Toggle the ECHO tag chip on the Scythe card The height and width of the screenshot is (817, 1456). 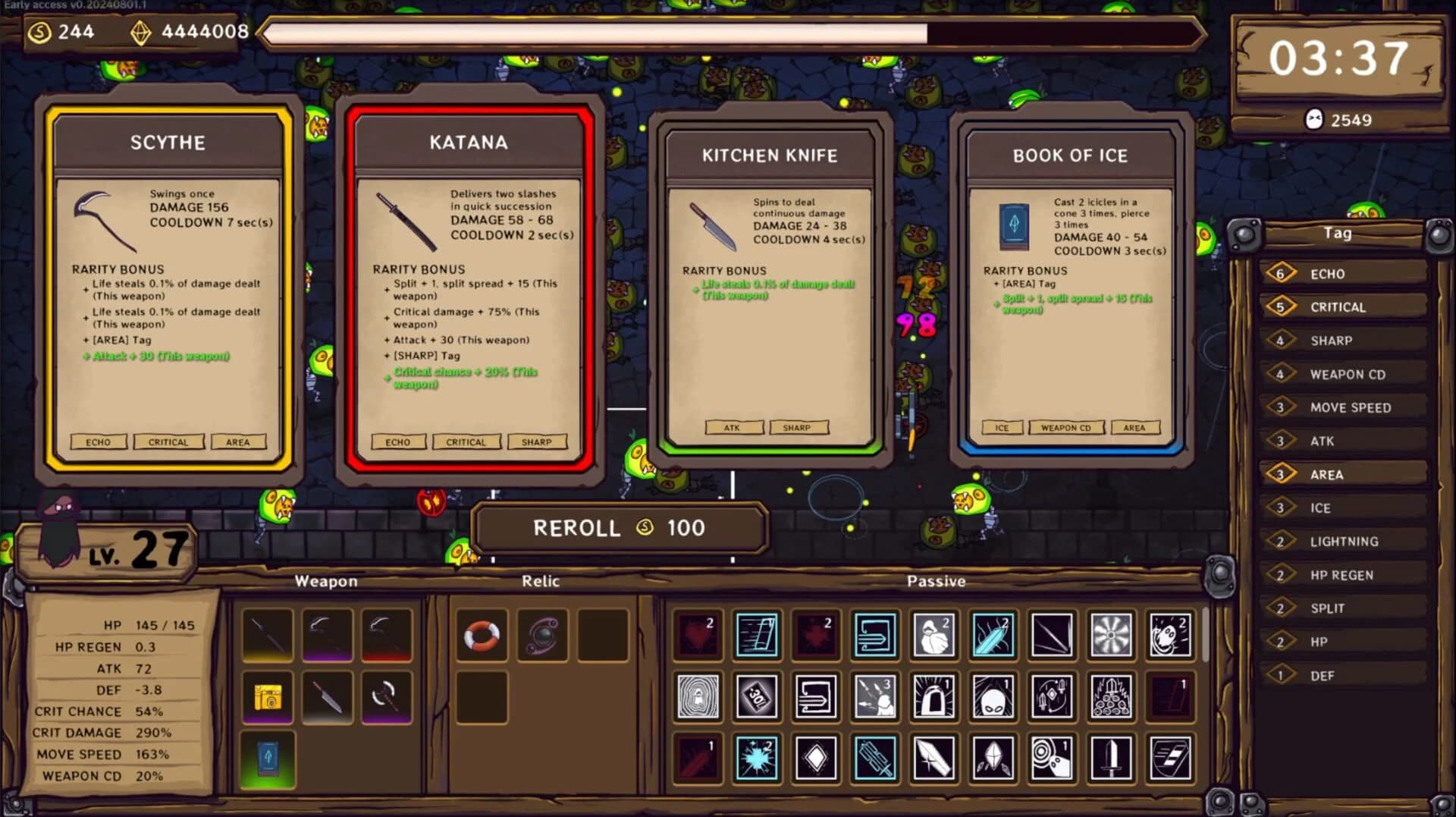99,441
